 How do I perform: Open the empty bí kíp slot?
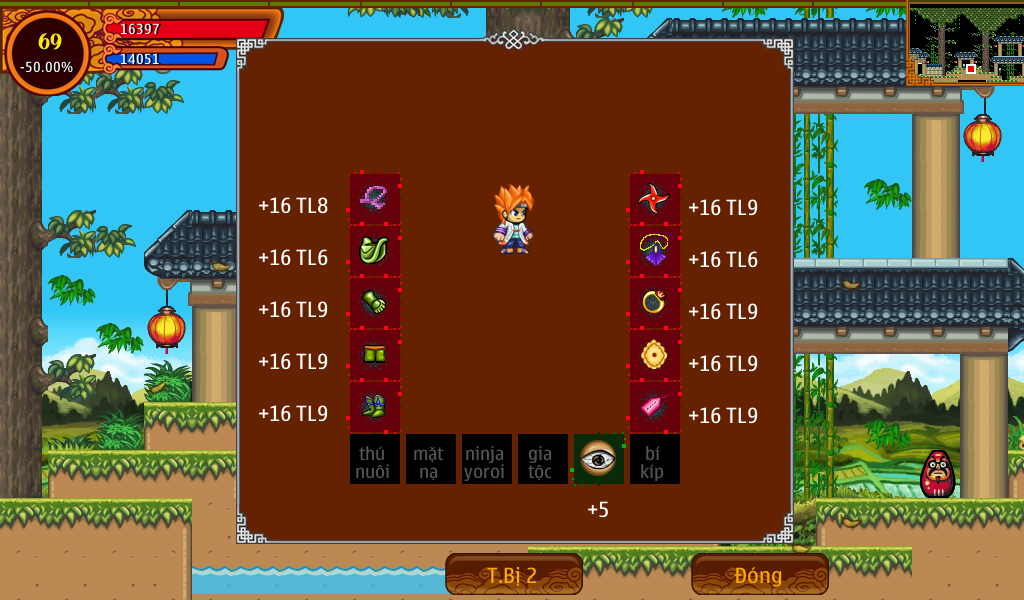[655, 459]
